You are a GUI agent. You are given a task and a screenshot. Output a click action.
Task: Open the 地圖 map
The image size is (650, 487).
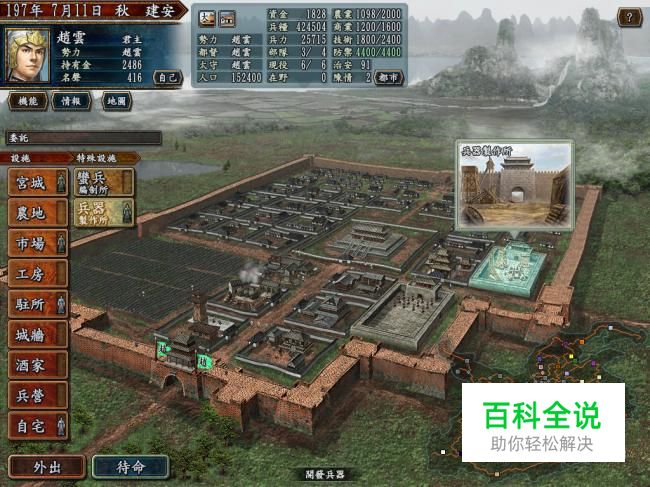117,101
